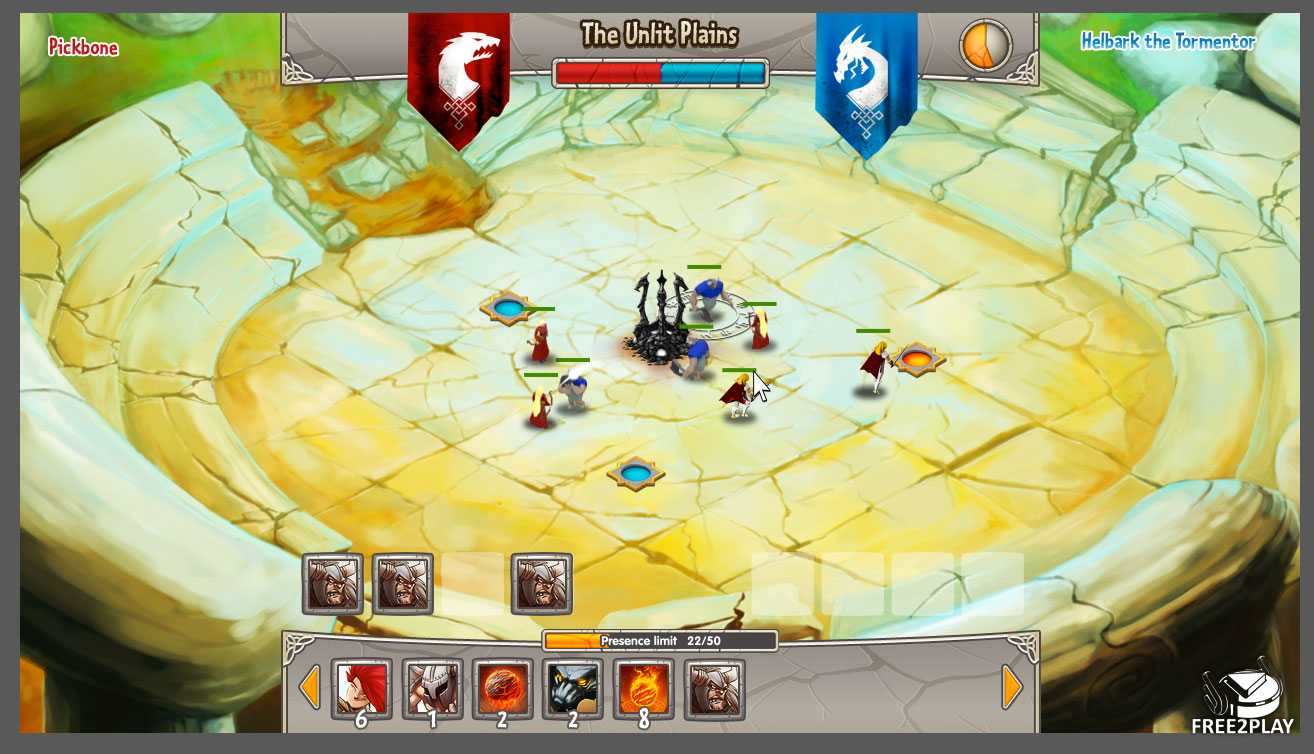Show previous units with the left orange arrow
1314x754 pixels.
click(x=310, y=688)
